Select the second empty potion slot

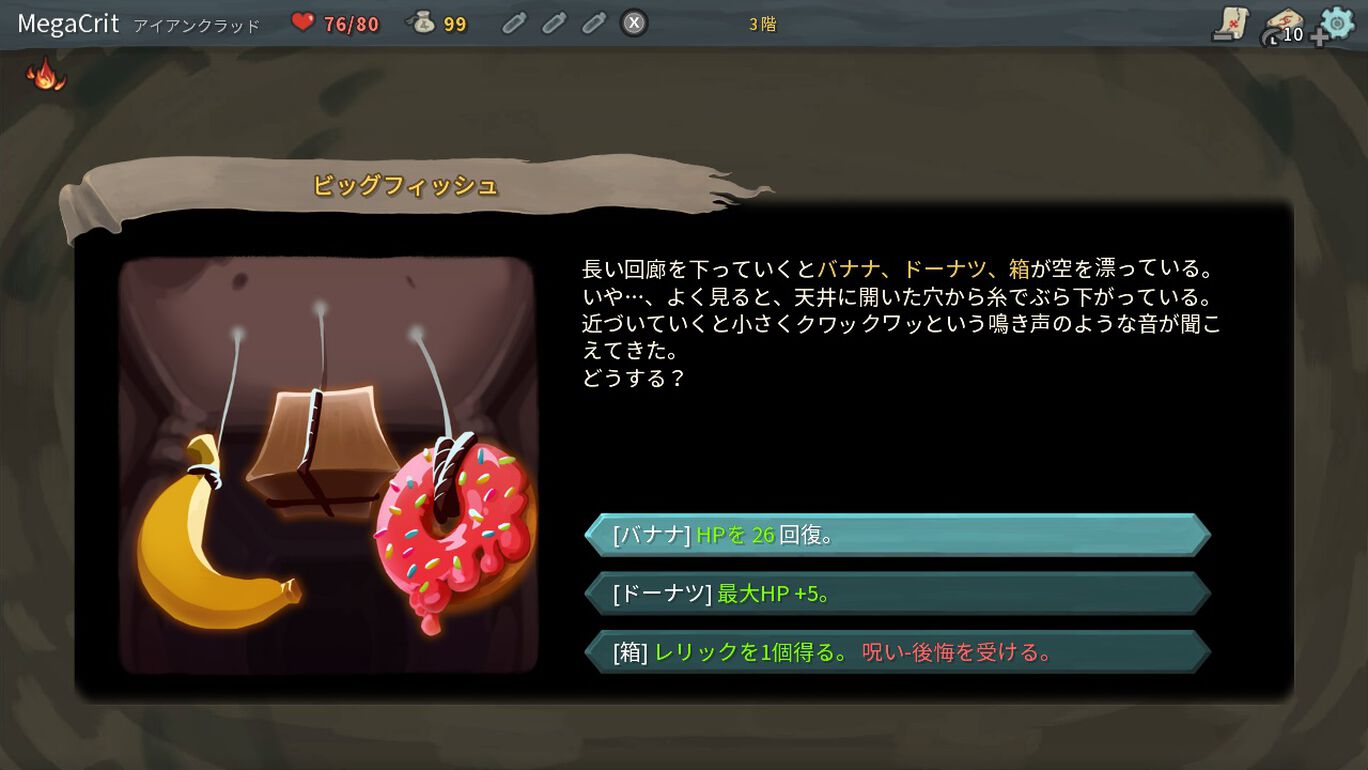click(555, 23)
